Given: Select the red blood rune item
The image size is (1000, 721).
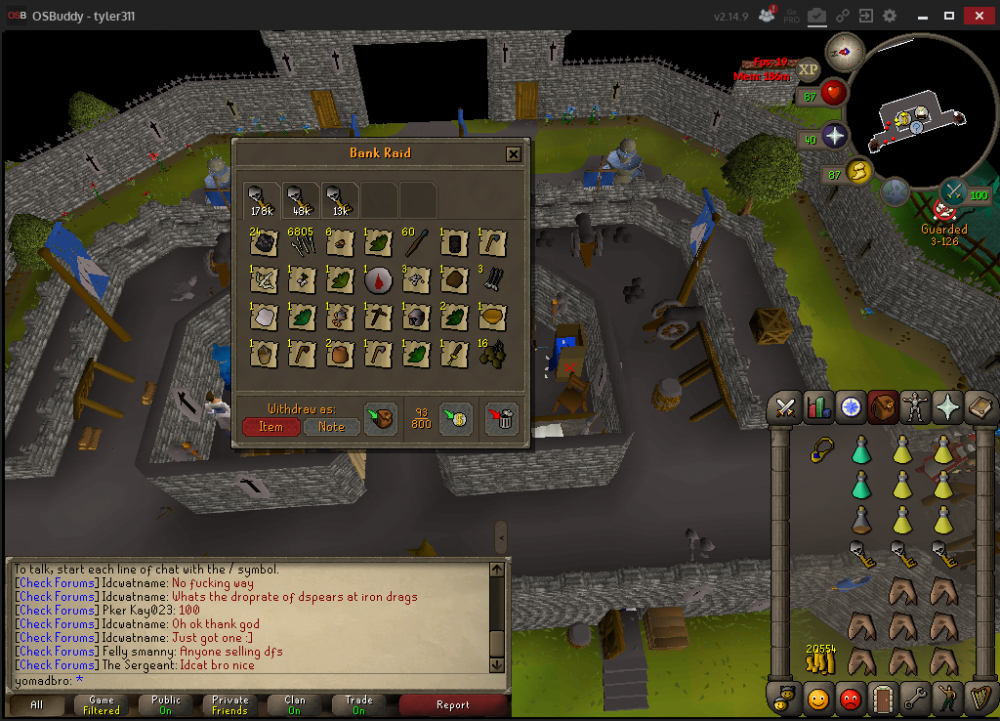Looking at the screenshot, I should tap(378, 281).
